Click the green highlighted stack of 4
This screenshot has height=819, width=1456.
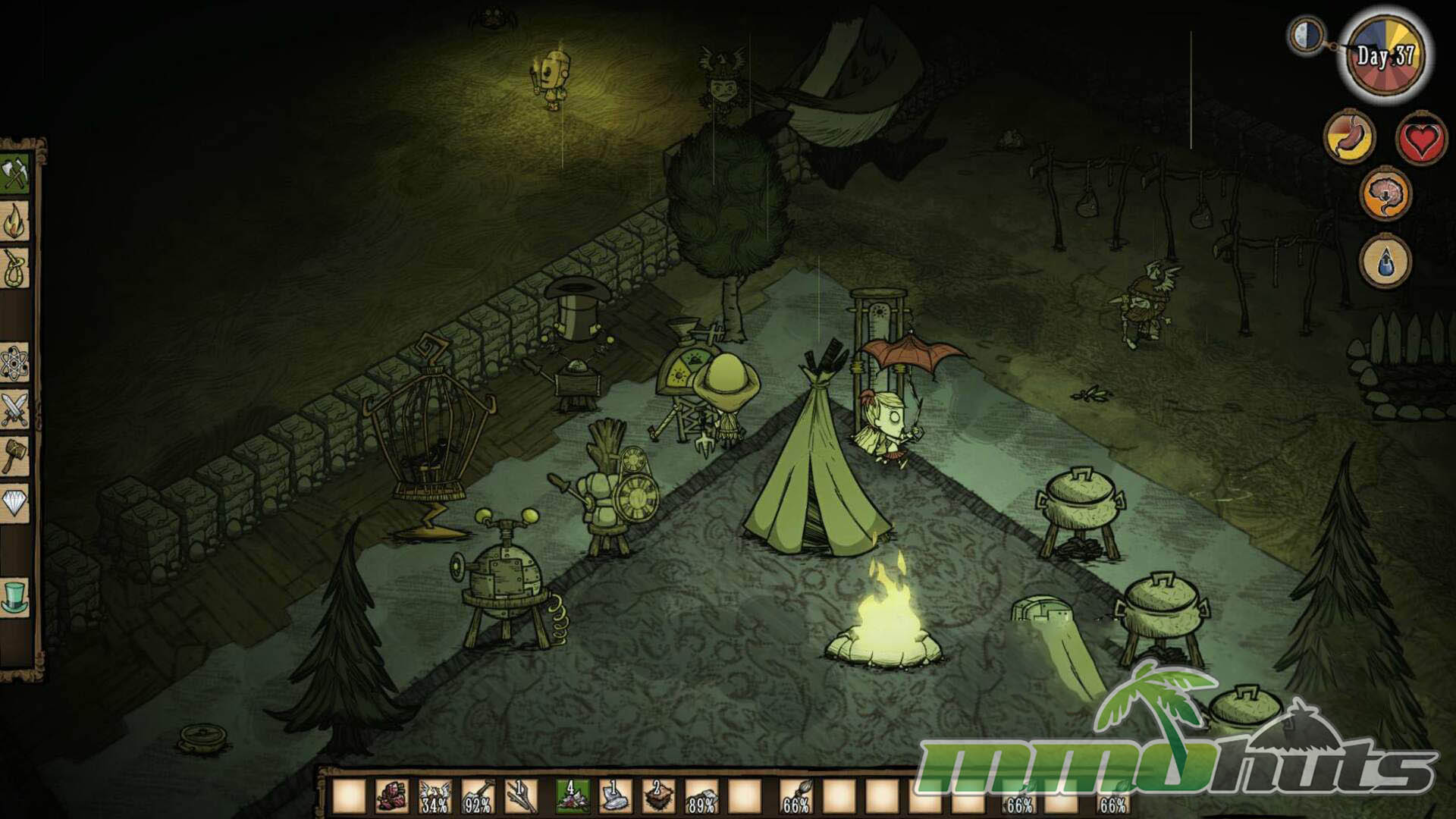click(x=571, y=797)
